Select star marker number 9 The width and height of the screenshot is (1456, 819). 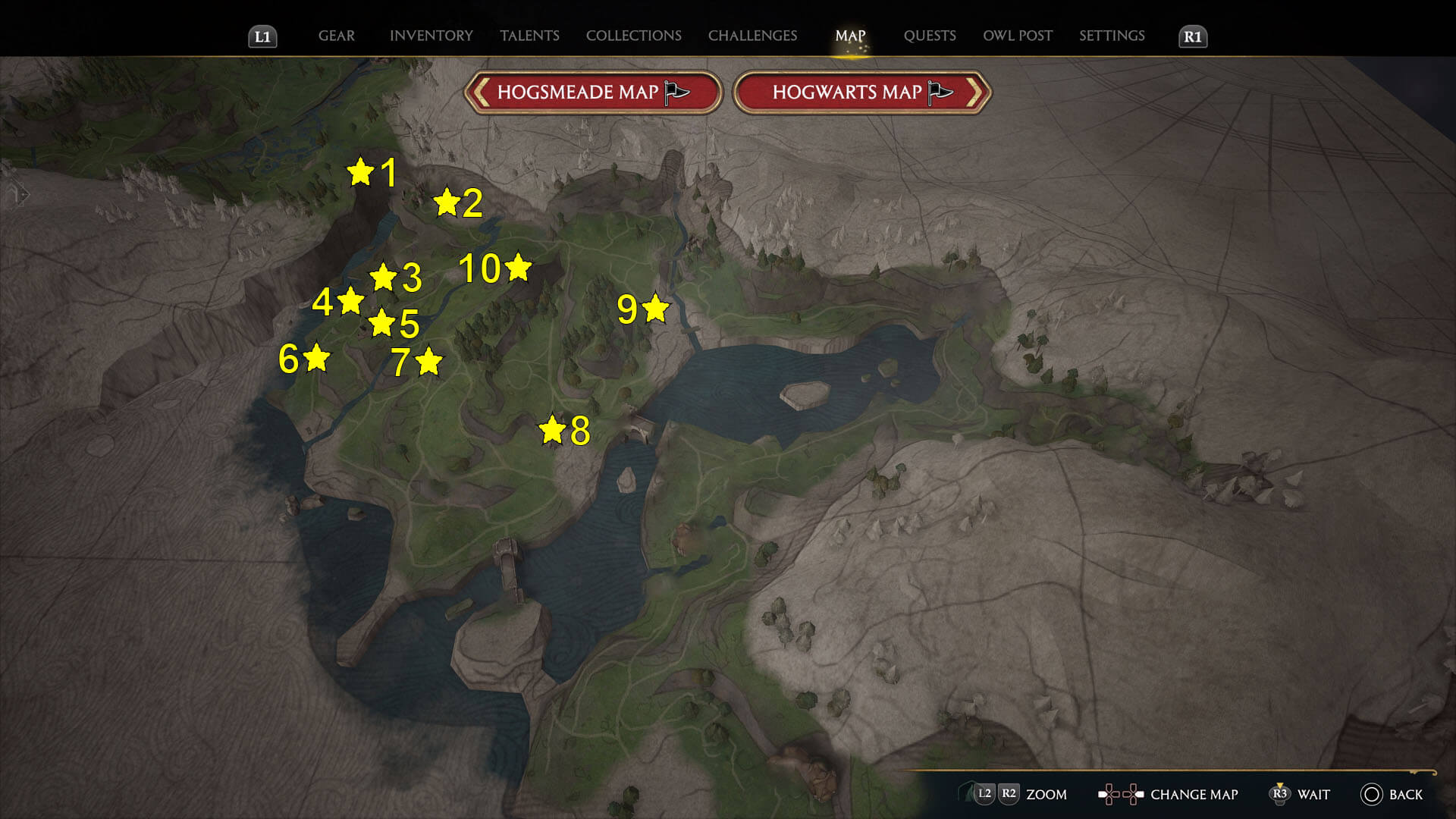[x=656, y=309]
